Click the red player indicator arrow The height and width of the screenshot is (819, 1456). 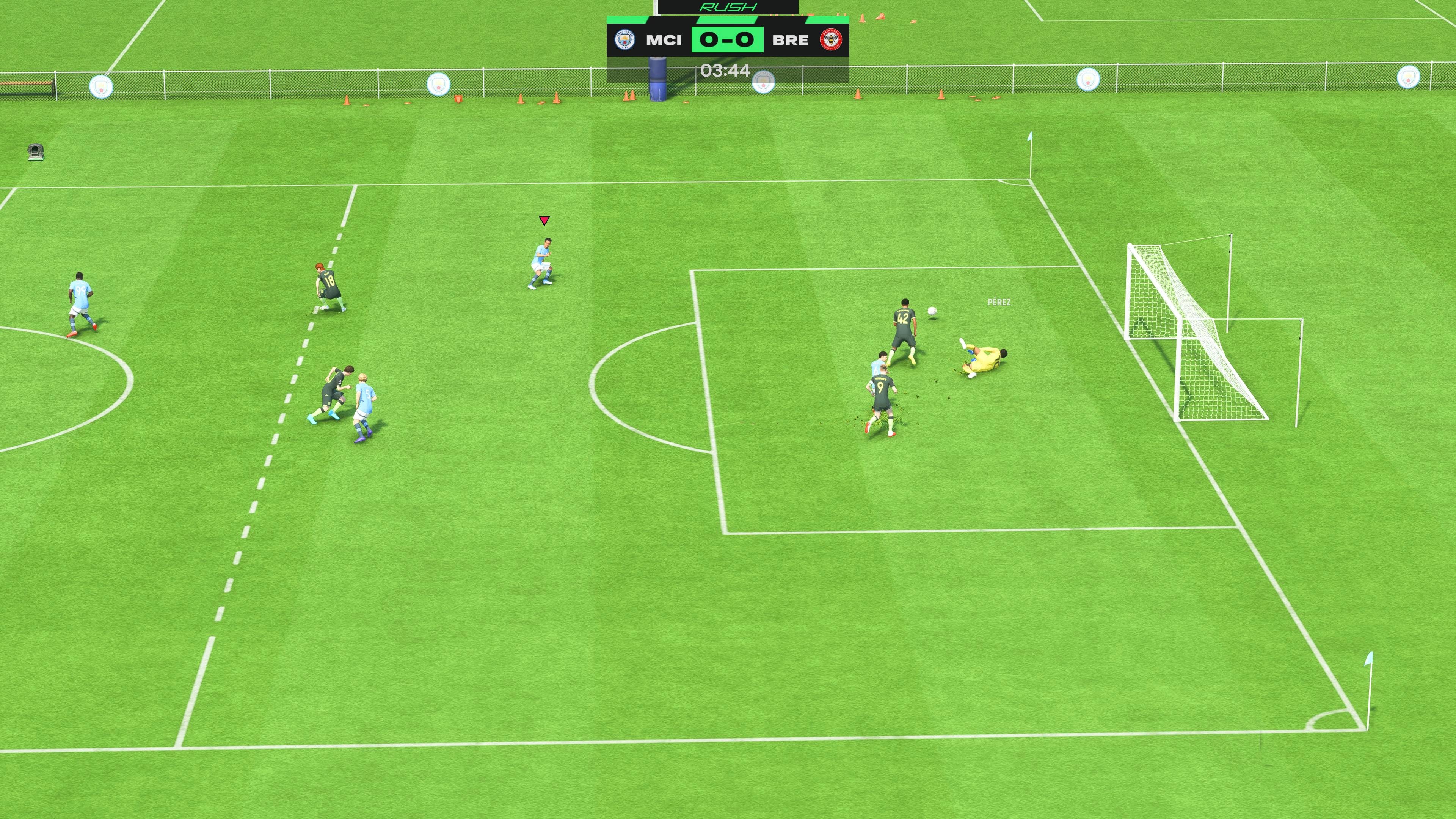[544, 221]
